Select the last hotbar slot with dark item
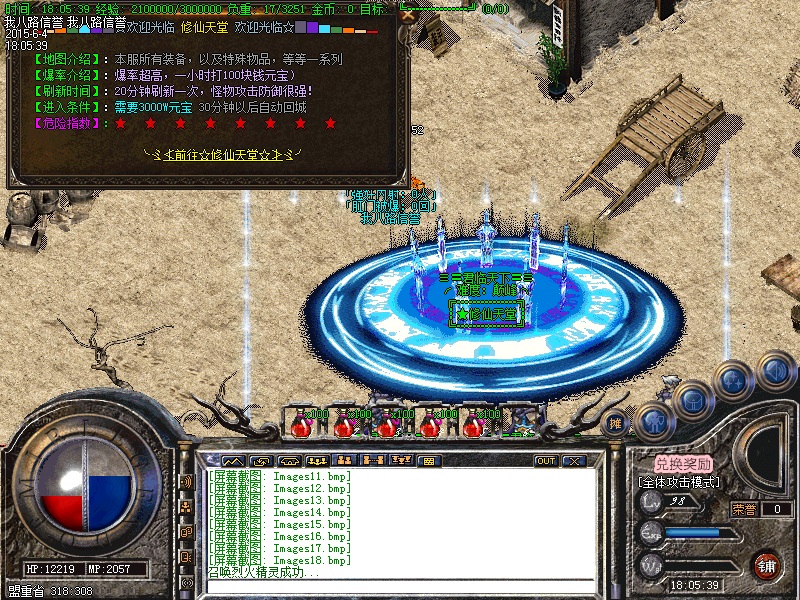This screenshot has height=600, width=800. [x=517, y=423]
